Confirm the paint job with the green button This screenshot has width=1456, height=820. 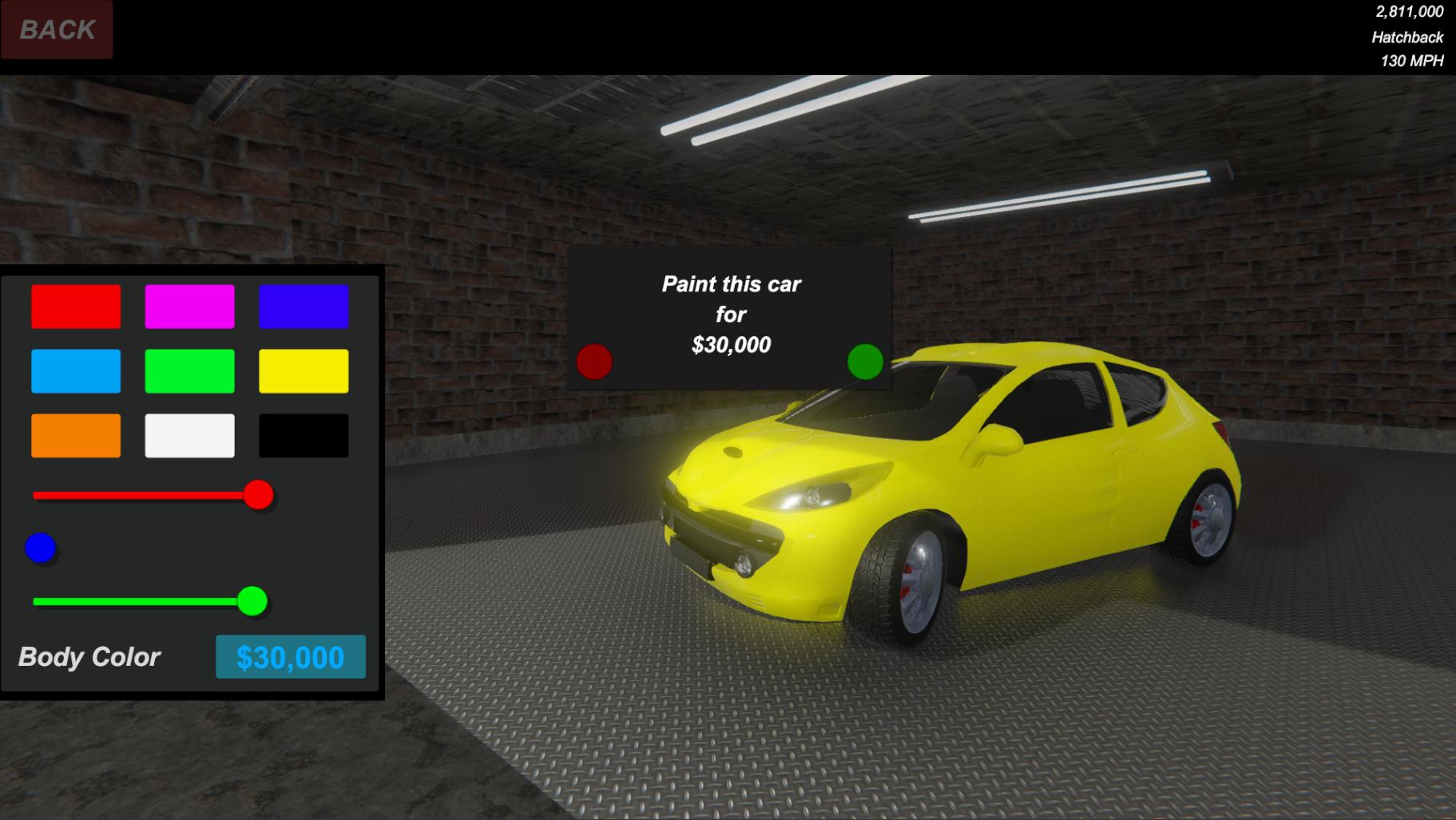[x=865, y=363]
